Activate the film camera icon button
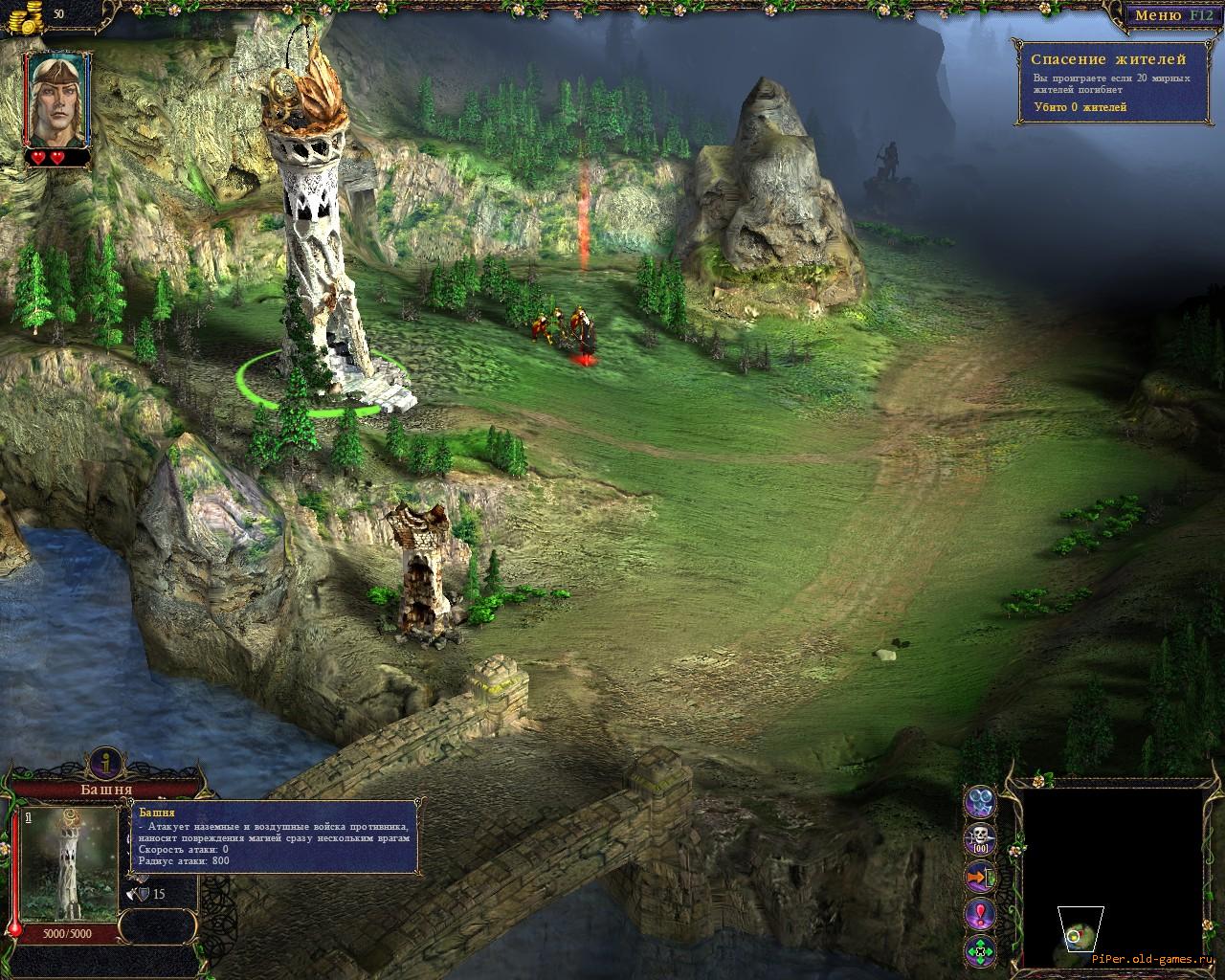1225x980 pixels. click(980, 801)
